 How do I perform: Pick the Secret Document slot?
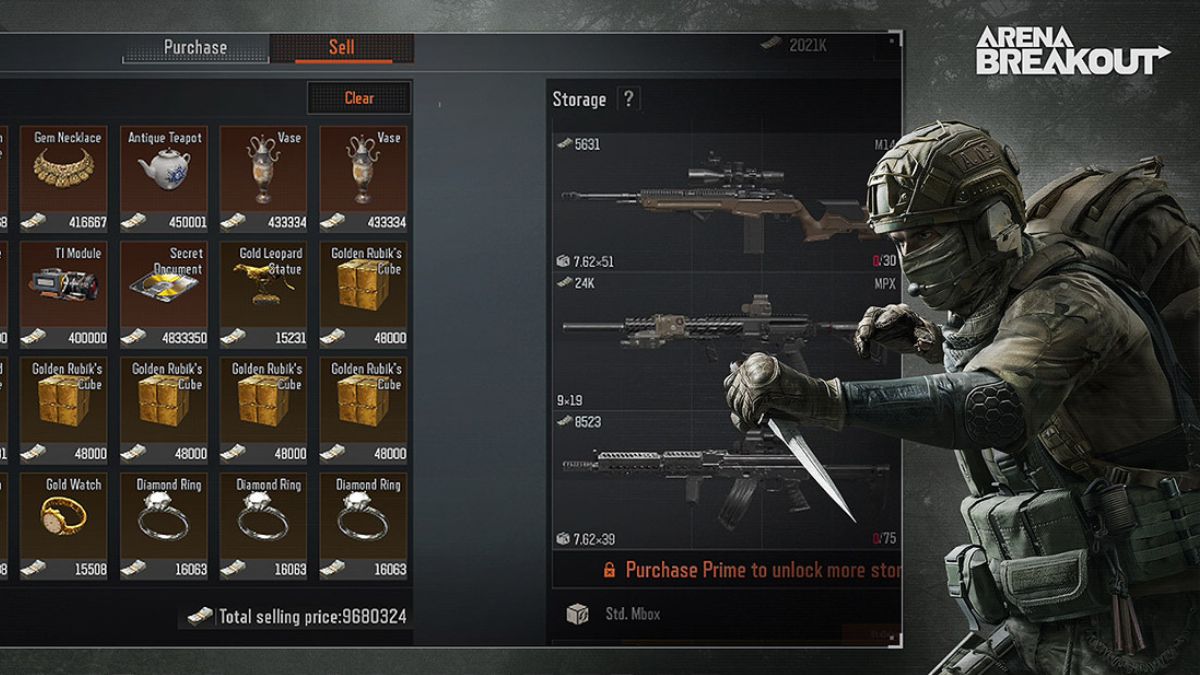click(164, 294)
